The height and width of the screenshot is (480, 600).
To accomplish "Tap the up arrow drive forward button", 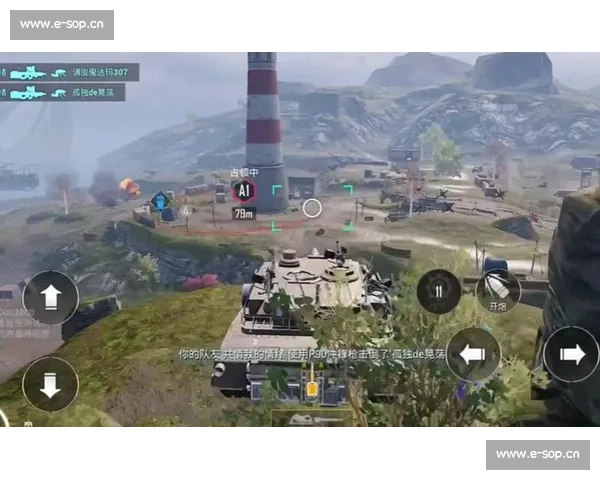I will pyautogui.click(x=50, y=297).
